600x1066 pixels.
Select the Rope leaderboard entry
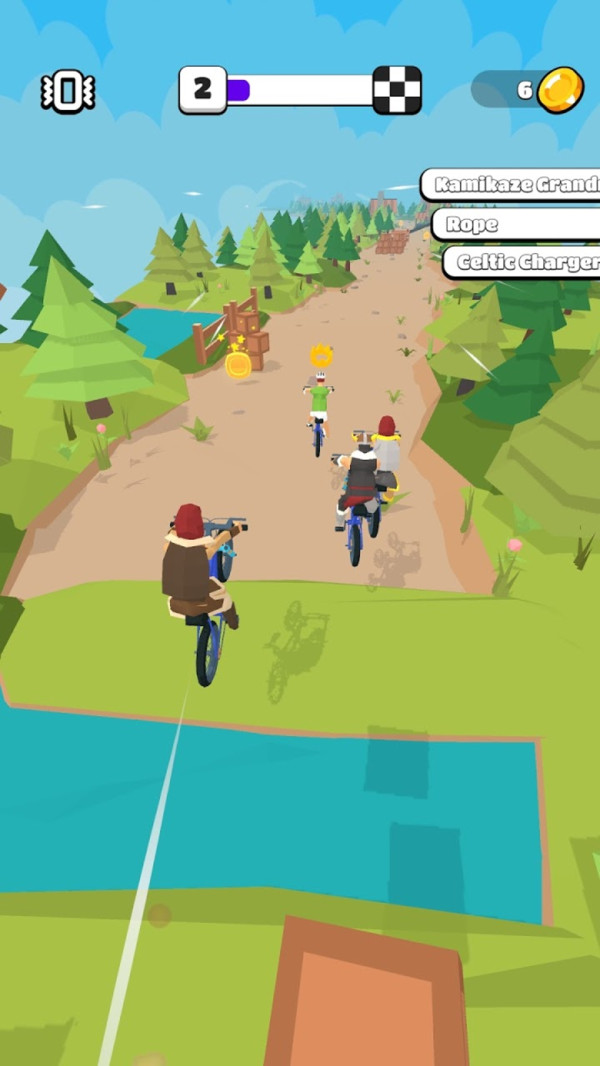coord(515,224)
